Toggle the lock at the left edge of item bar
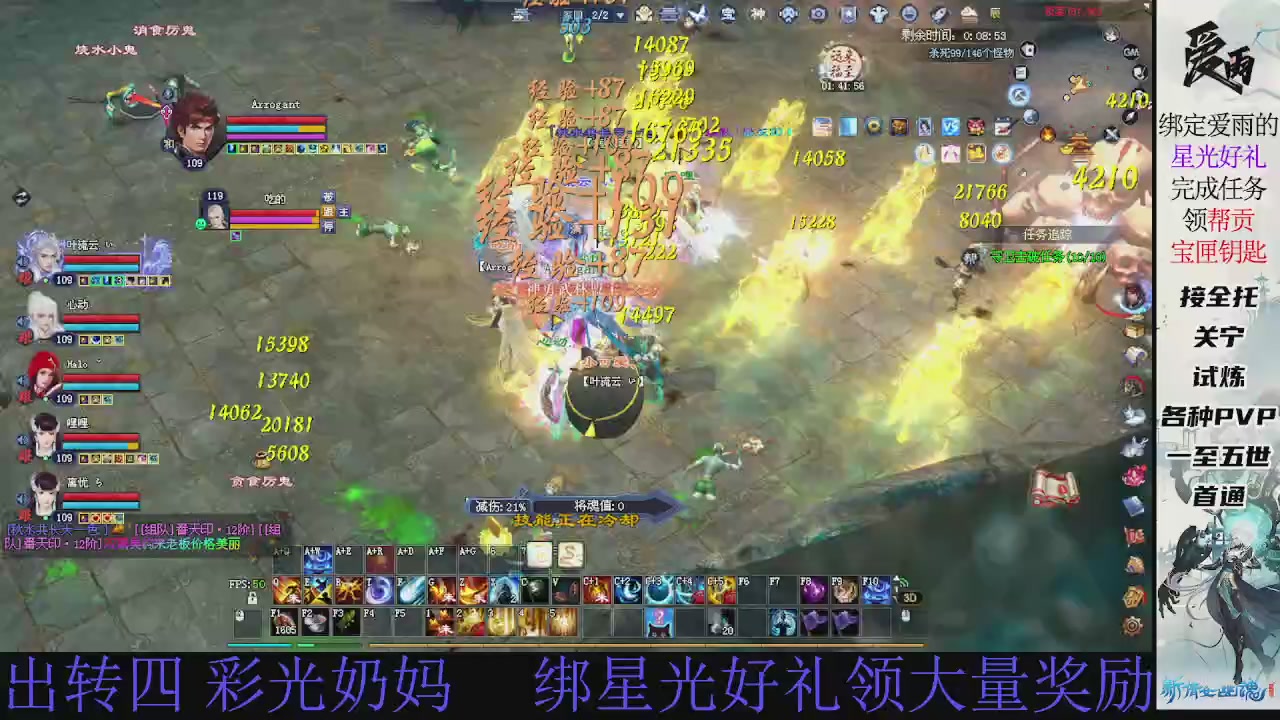 [241, 616]
